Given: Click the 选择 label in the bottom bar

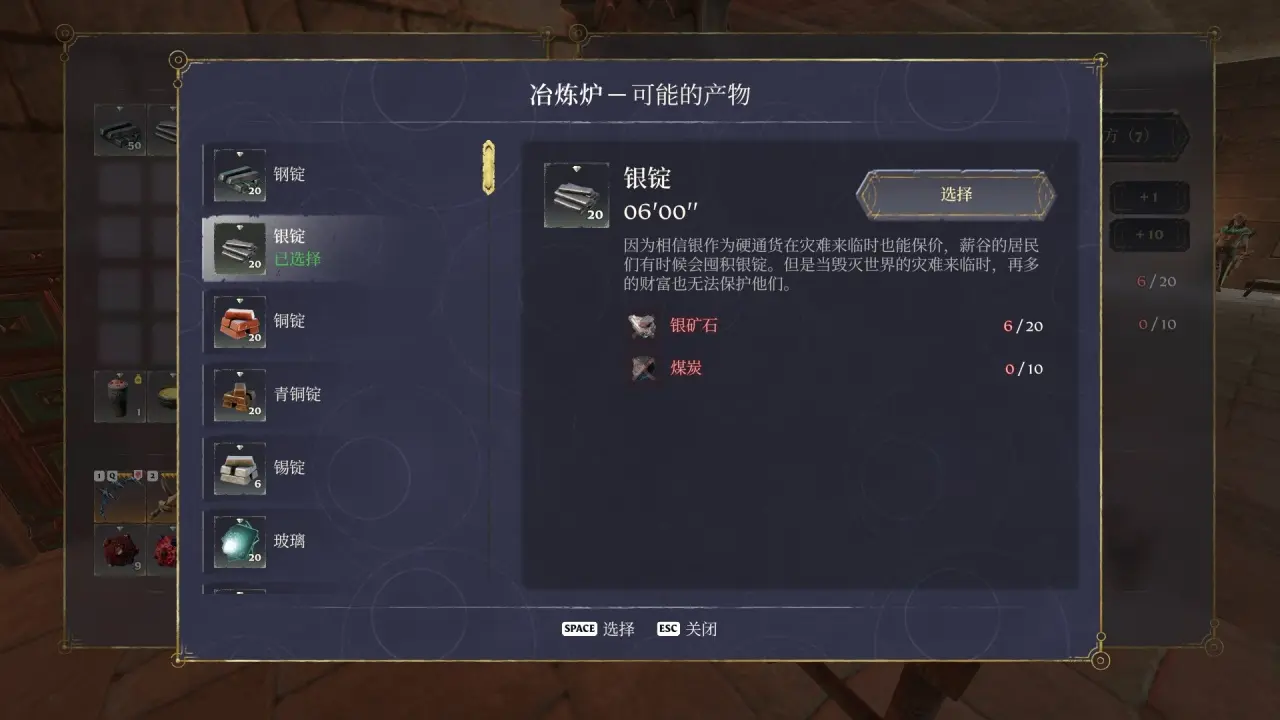Looking at the screenshot, I should click(x=618, y=629).
